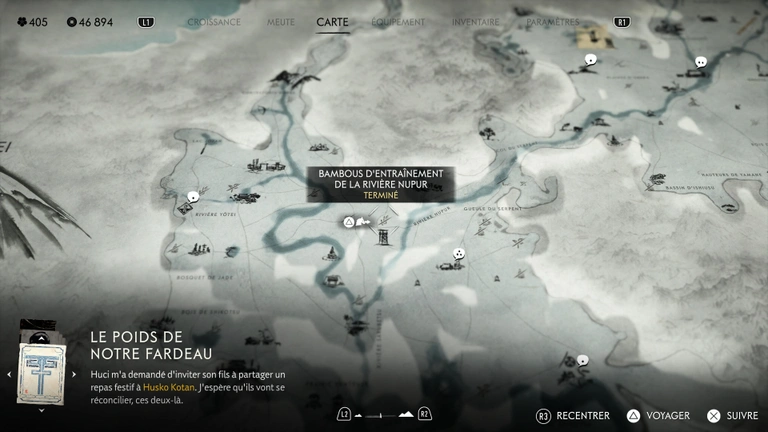Screen dimensions: 768x432
Task: Select the Carte tab
Action: [x=332, y=21]
